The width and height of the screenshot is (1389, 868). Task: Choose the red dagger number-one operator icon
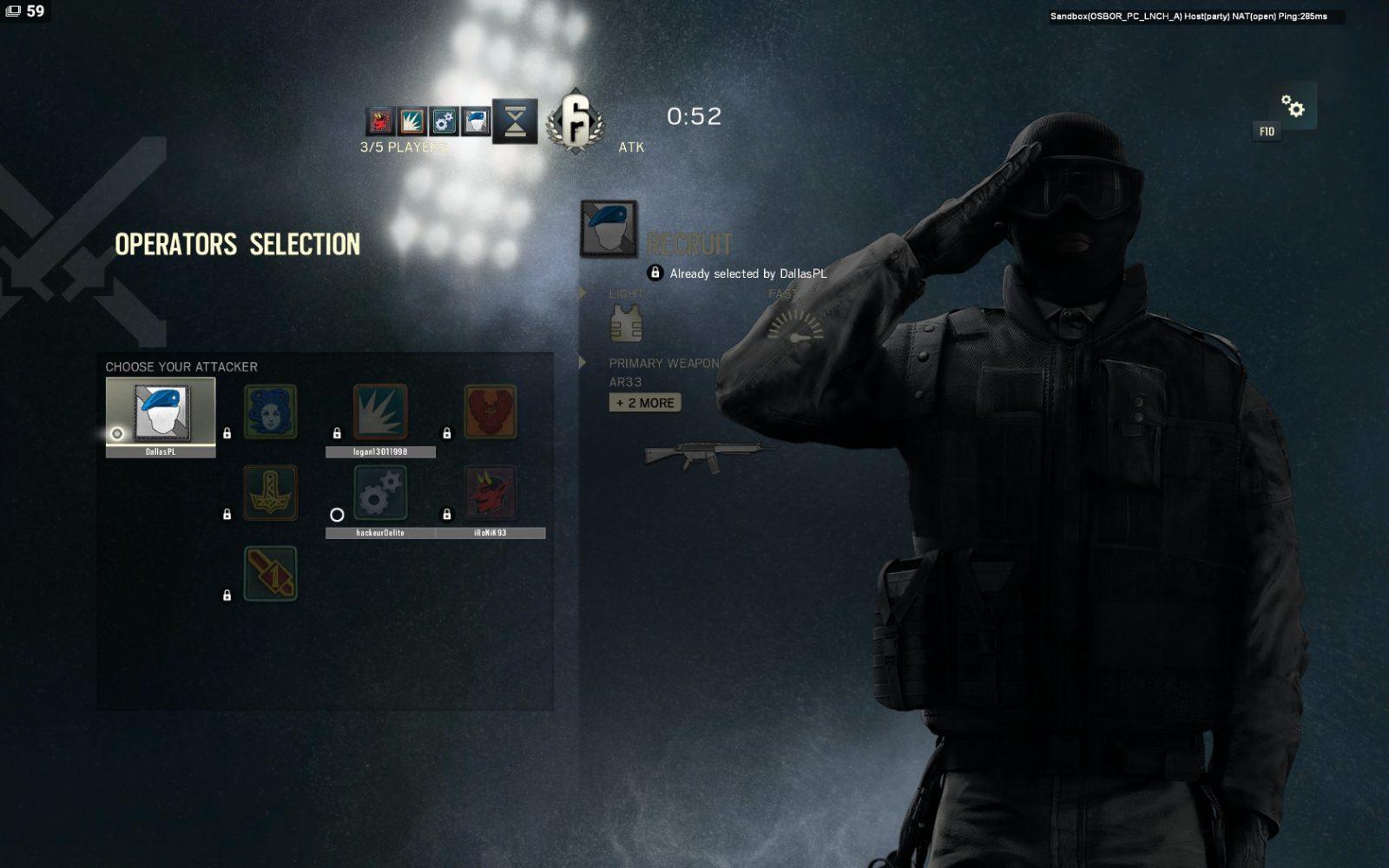270,573
